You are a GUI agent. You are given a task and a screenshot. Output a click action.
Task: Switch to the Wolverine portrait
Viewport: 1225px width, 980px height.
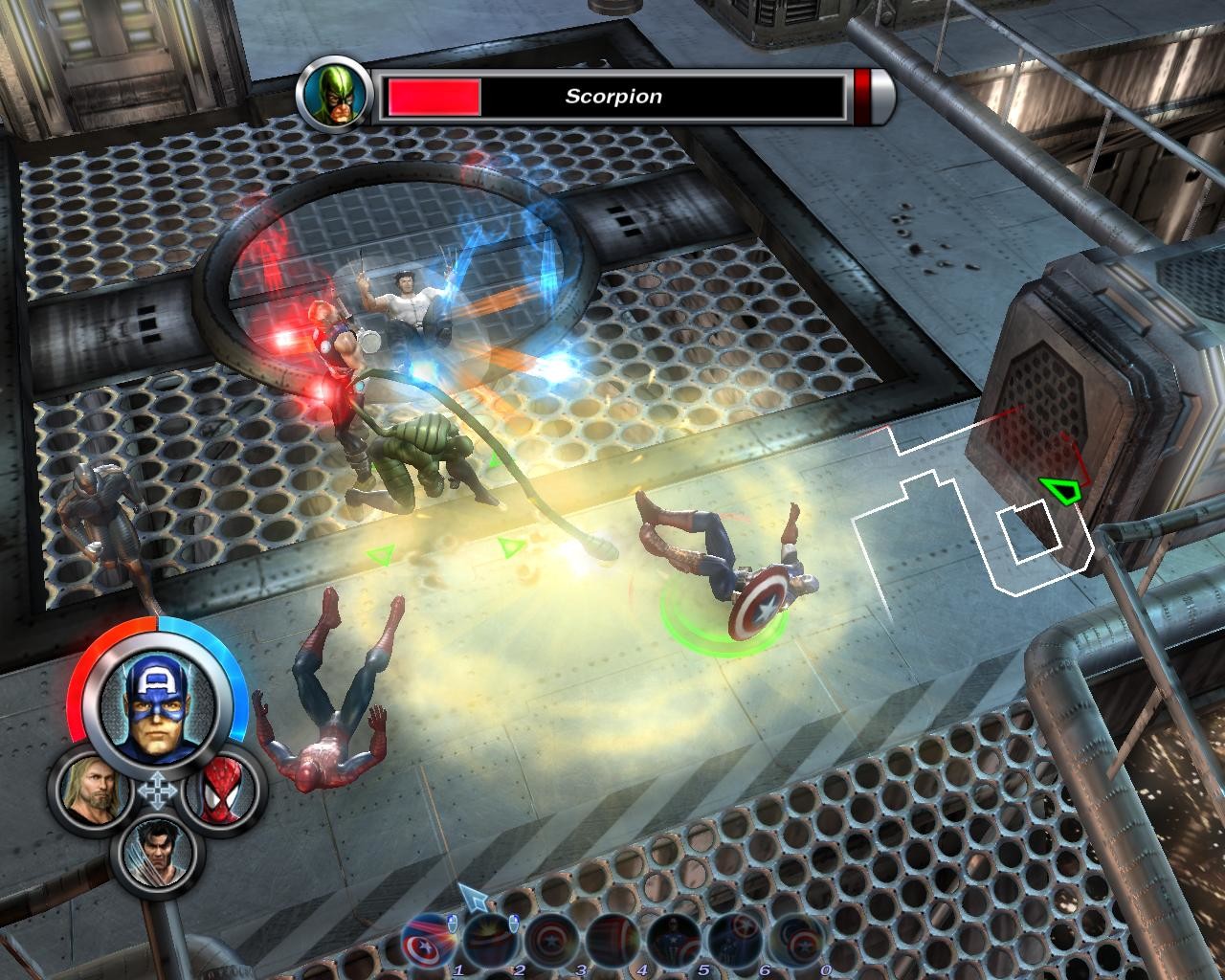click(156, 851)
